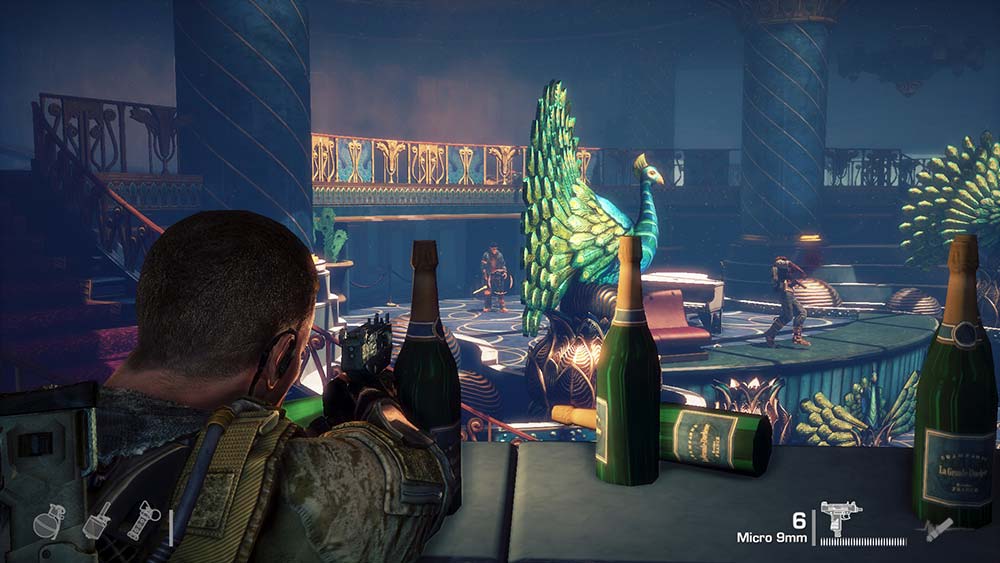Screen dimensions: 1000x563
Task: Choose the sticky grenade icon
Action: [97, 520]
